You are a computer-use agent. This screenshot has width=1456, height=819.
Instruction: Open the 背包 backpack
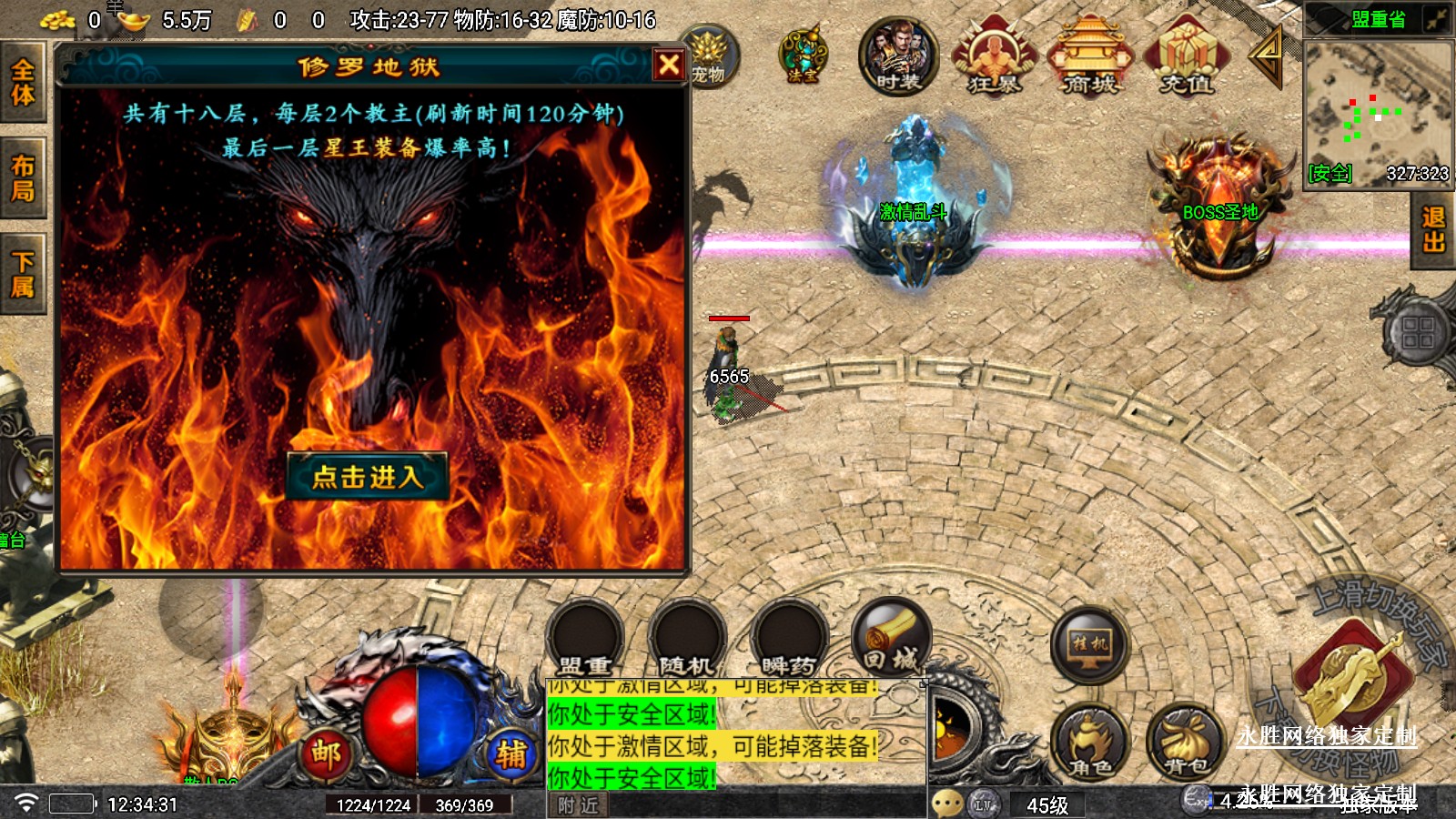pos(1184,742)
